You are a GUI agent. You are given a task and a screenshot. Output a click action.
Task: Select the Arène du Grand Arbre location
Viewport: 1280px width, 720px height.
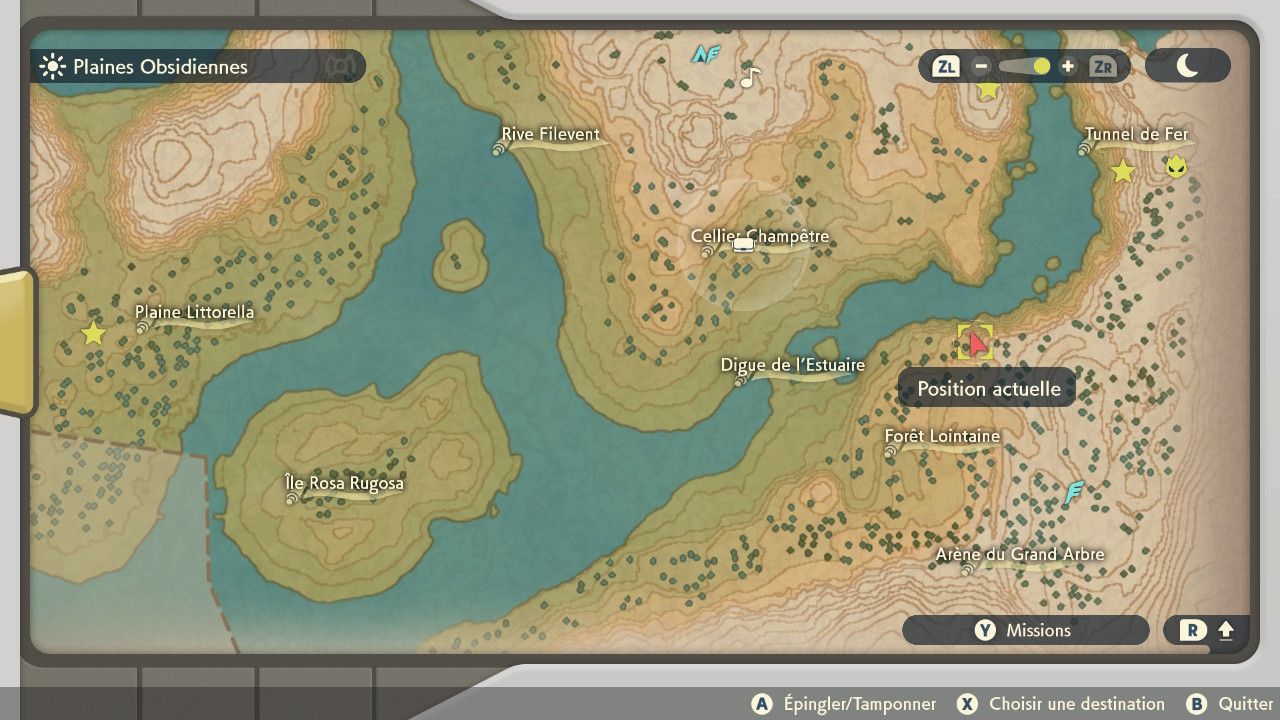(x=1019, y=555)
